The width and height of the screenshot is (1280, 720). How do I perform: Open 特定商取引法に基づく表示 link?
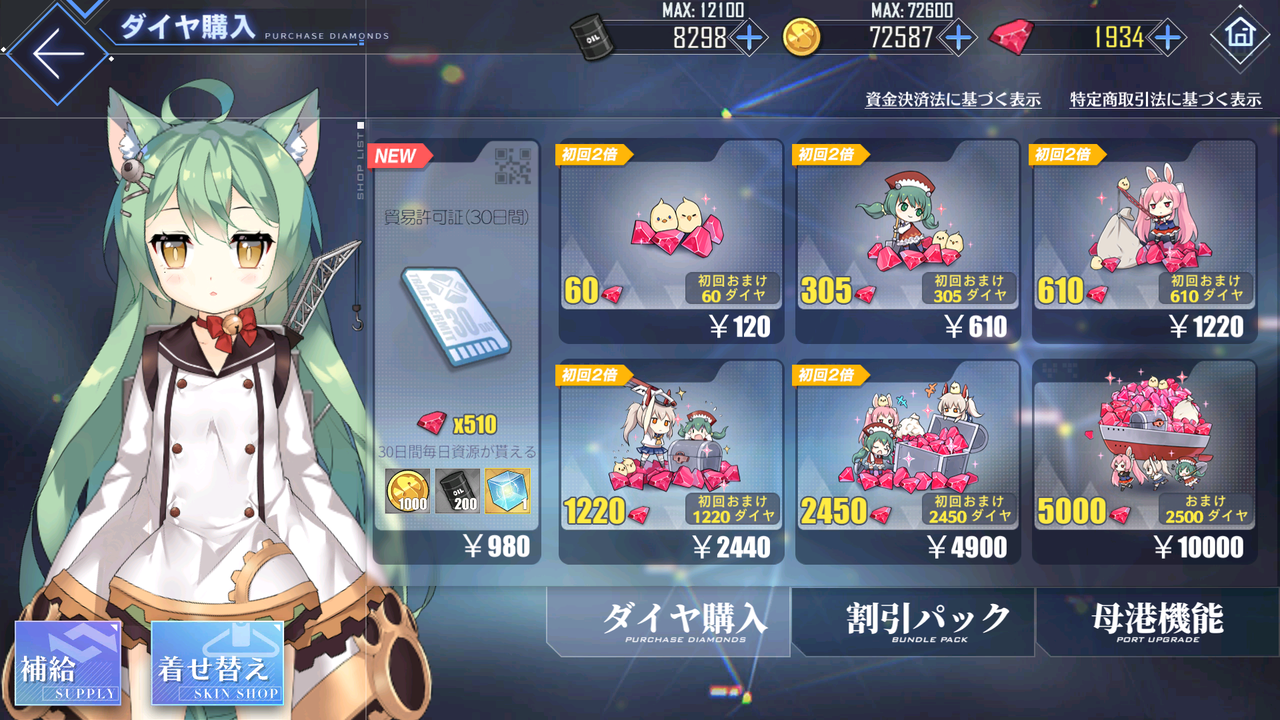click(1167, 100)
